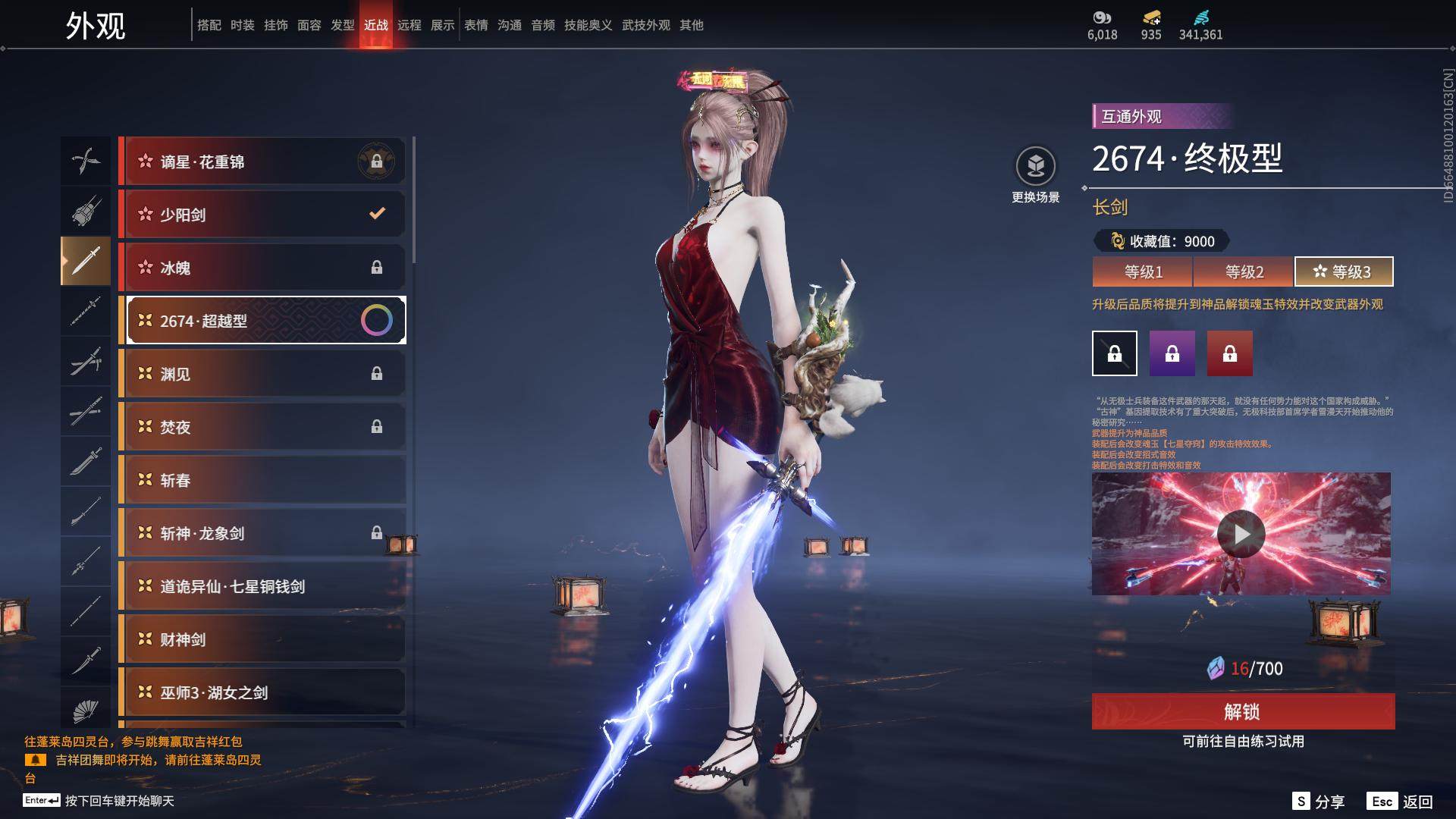Select 巫师3·湖女之剑 in the list

tap(262, 692)
